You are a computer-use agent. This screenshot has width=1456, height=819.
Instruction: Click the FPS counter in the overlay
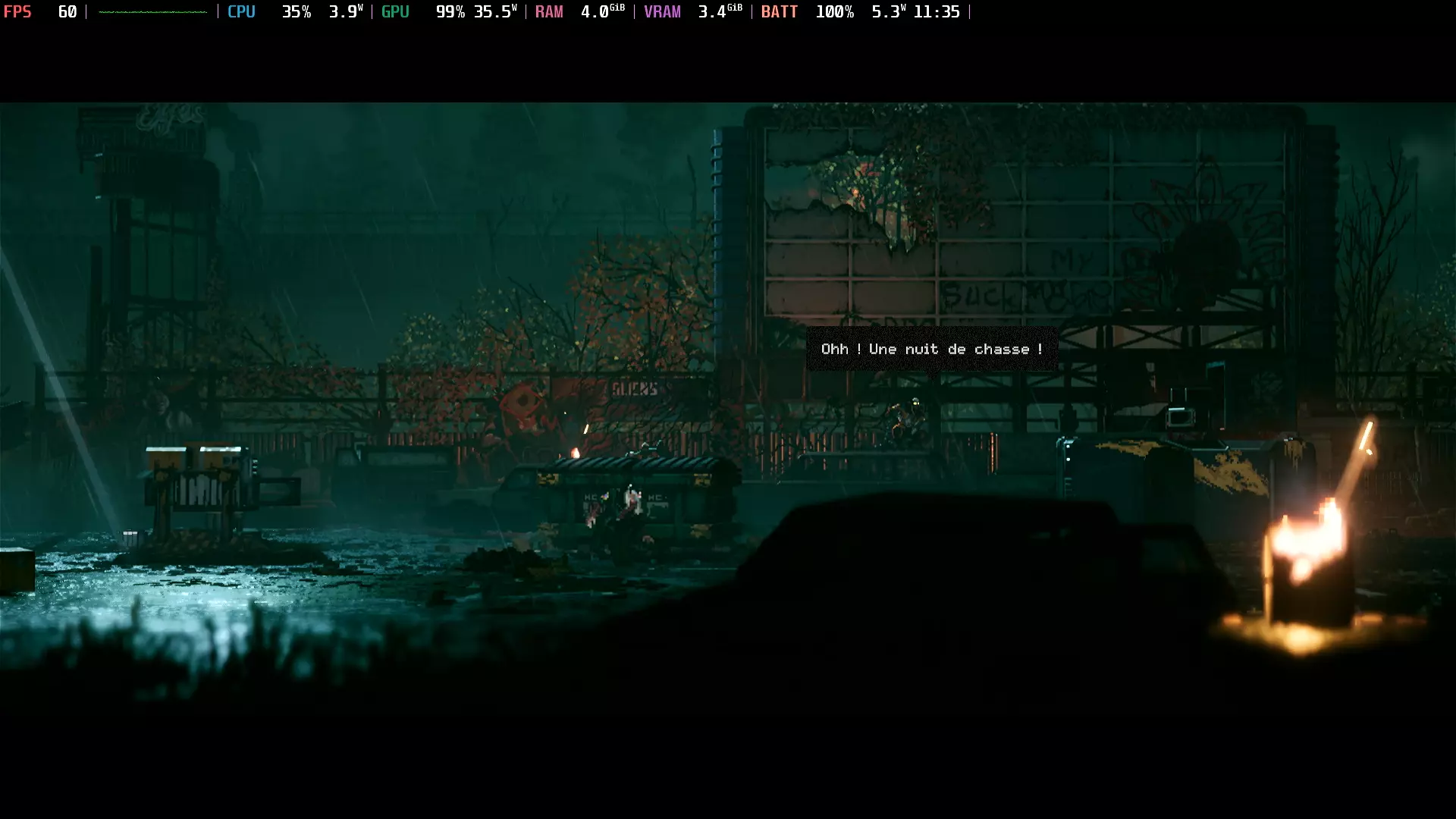point(17,11)
